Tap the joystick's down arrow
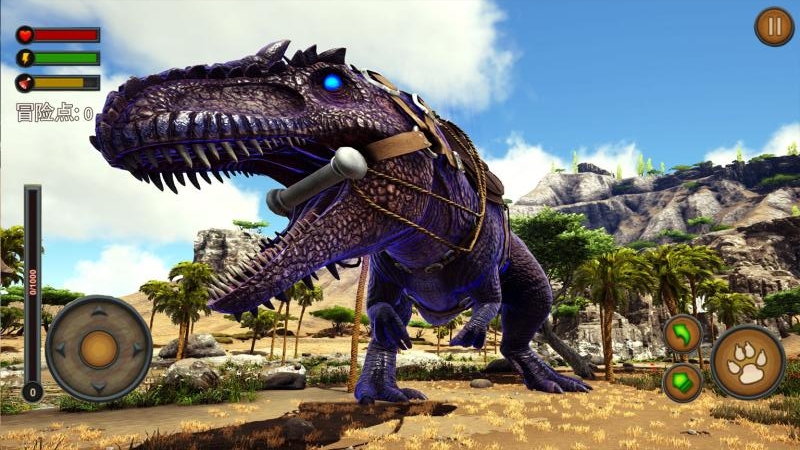 pyautogui.click(x=99, y=387)
